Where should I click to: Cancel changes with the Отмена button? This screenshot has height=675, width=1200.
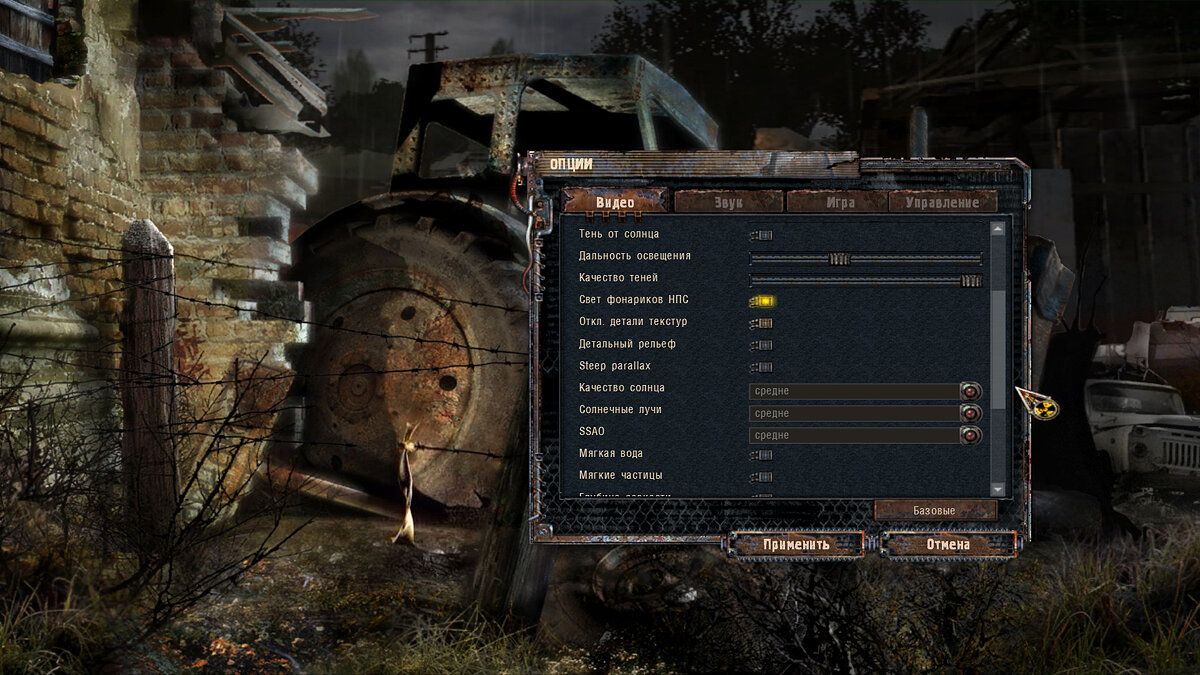coord(948,544)
